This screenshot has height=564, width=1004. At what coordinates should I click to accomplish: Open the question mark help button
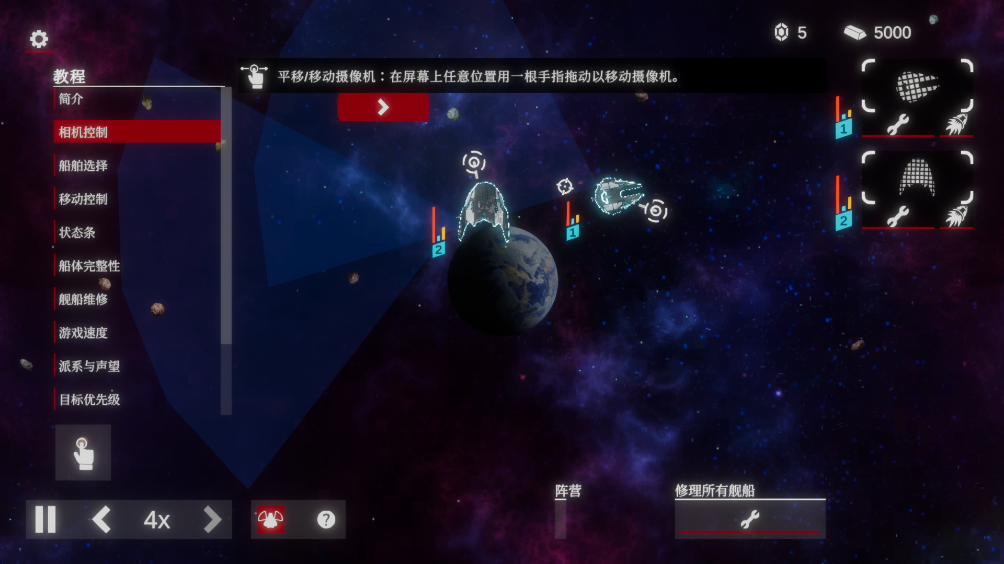(x=326, y=520)
